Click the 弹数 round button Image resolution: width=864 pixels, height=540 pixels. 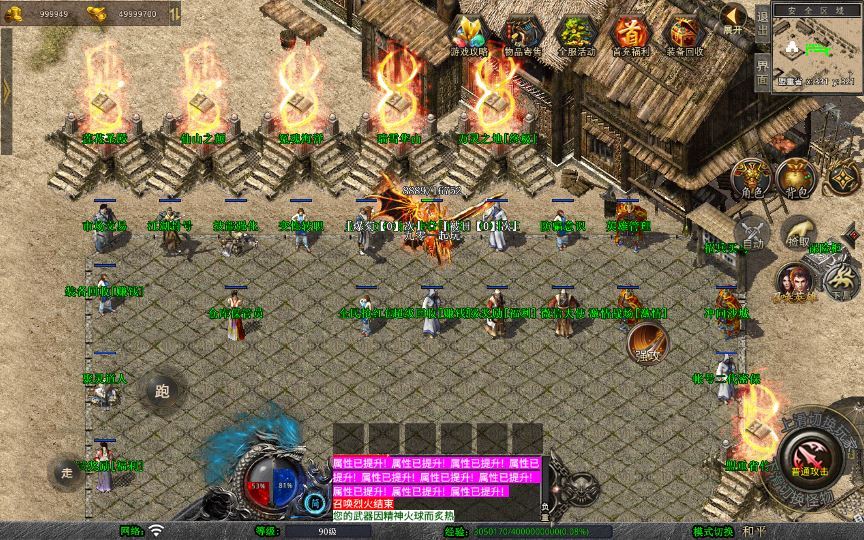(x=646, y=345)
